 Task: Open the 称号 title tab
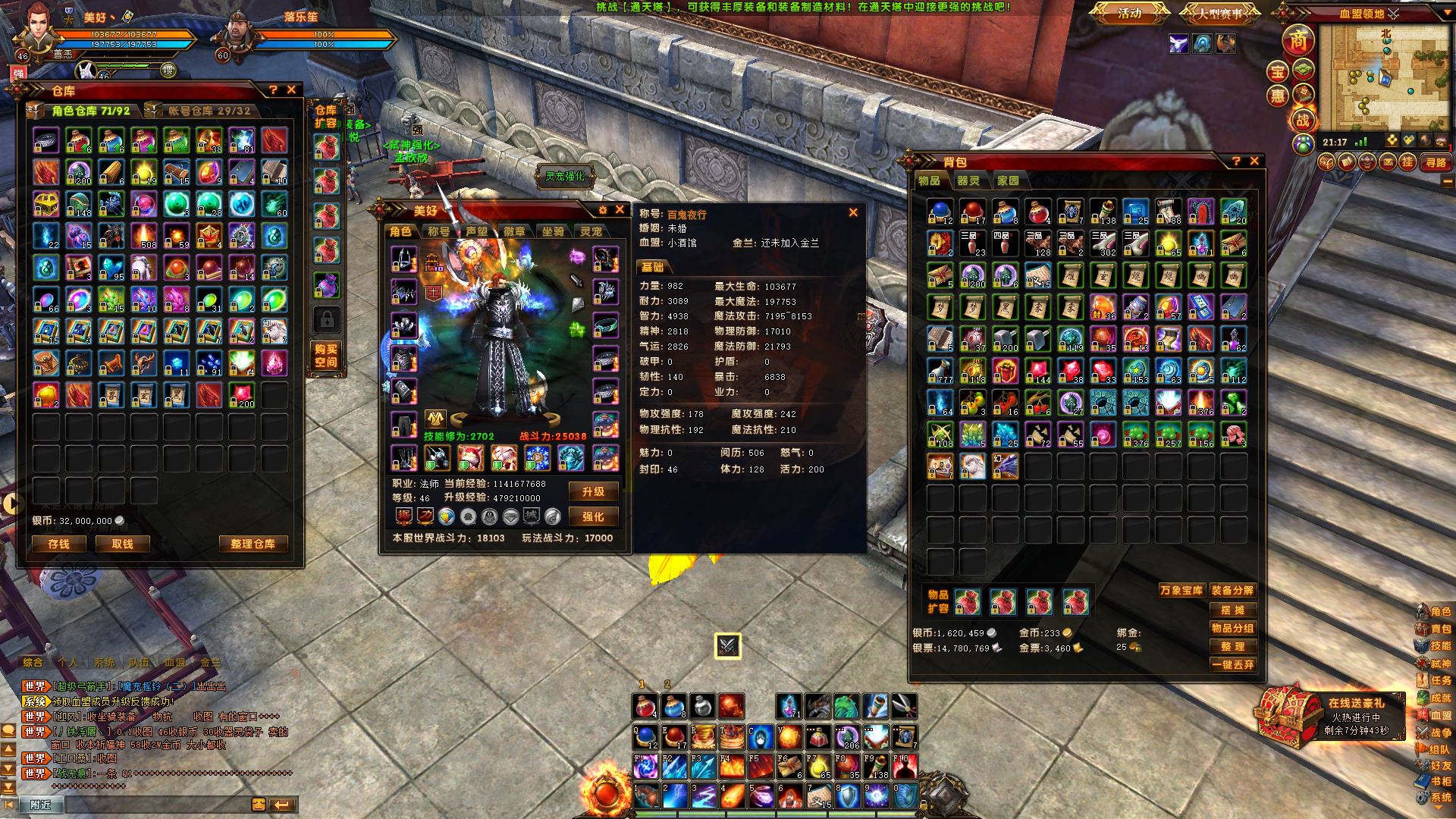pos(438,231)
